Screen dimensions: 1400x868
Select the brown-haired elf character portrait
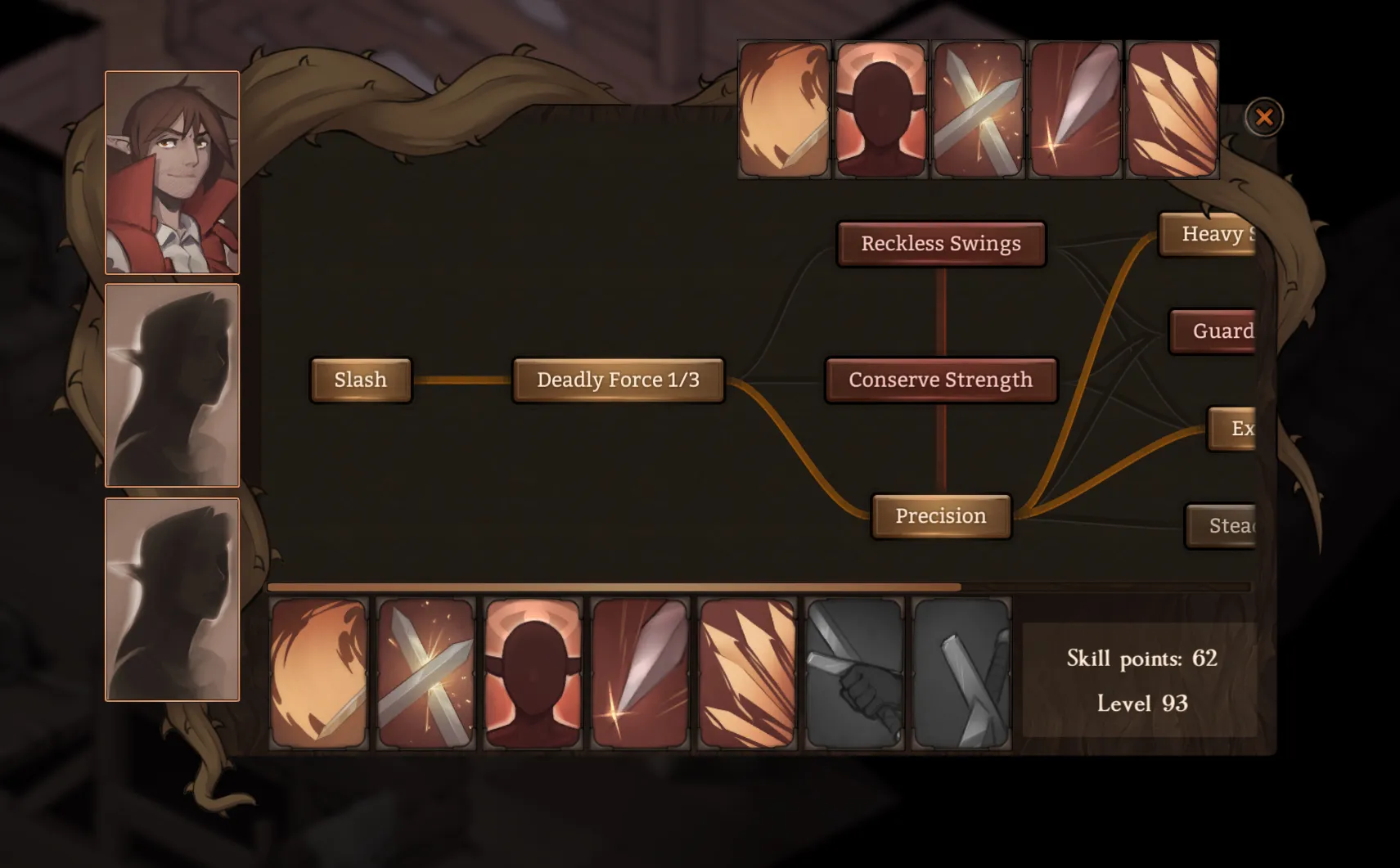point(172,173)
